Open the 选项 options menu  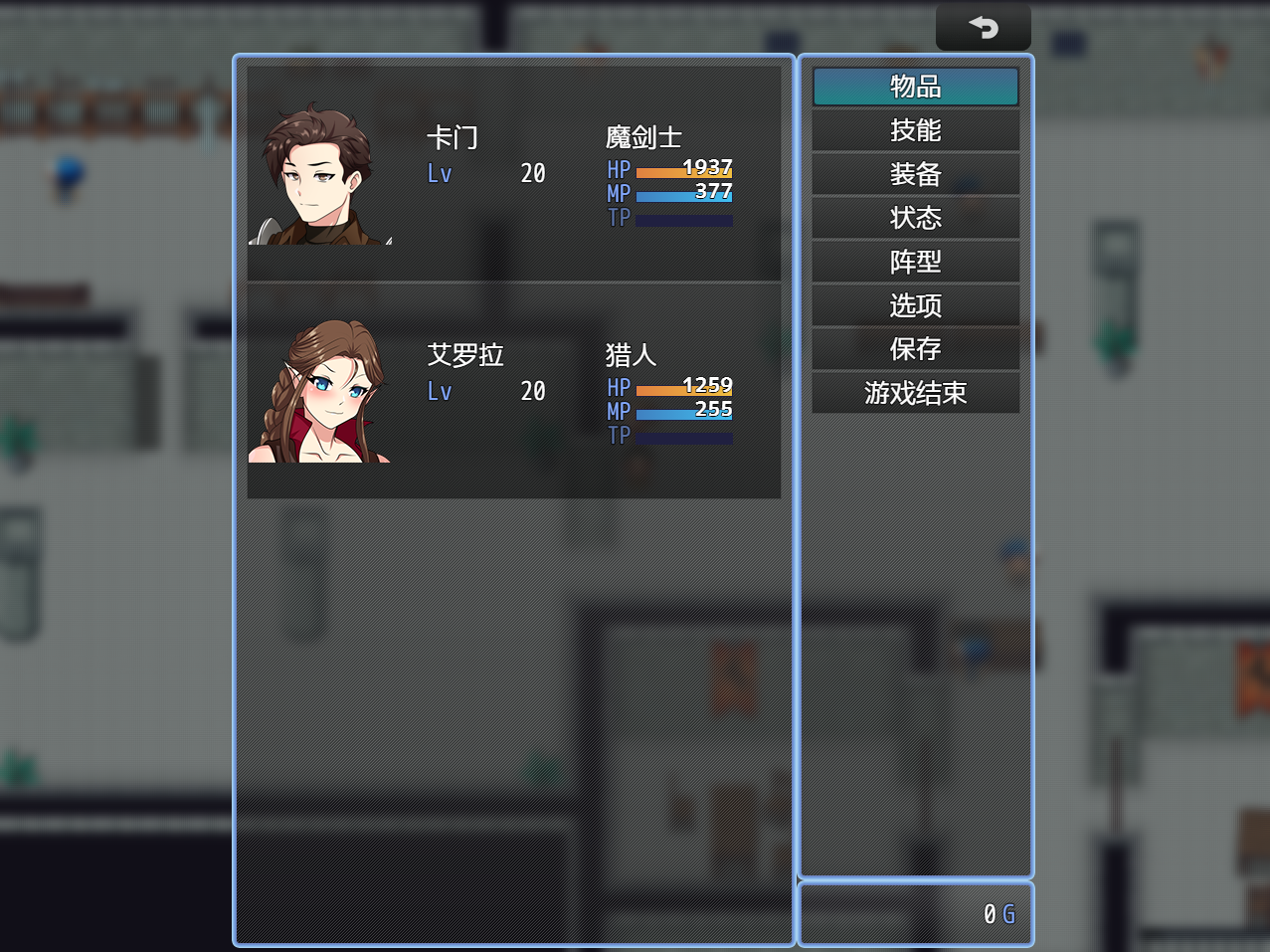click(x=915, y=305)
